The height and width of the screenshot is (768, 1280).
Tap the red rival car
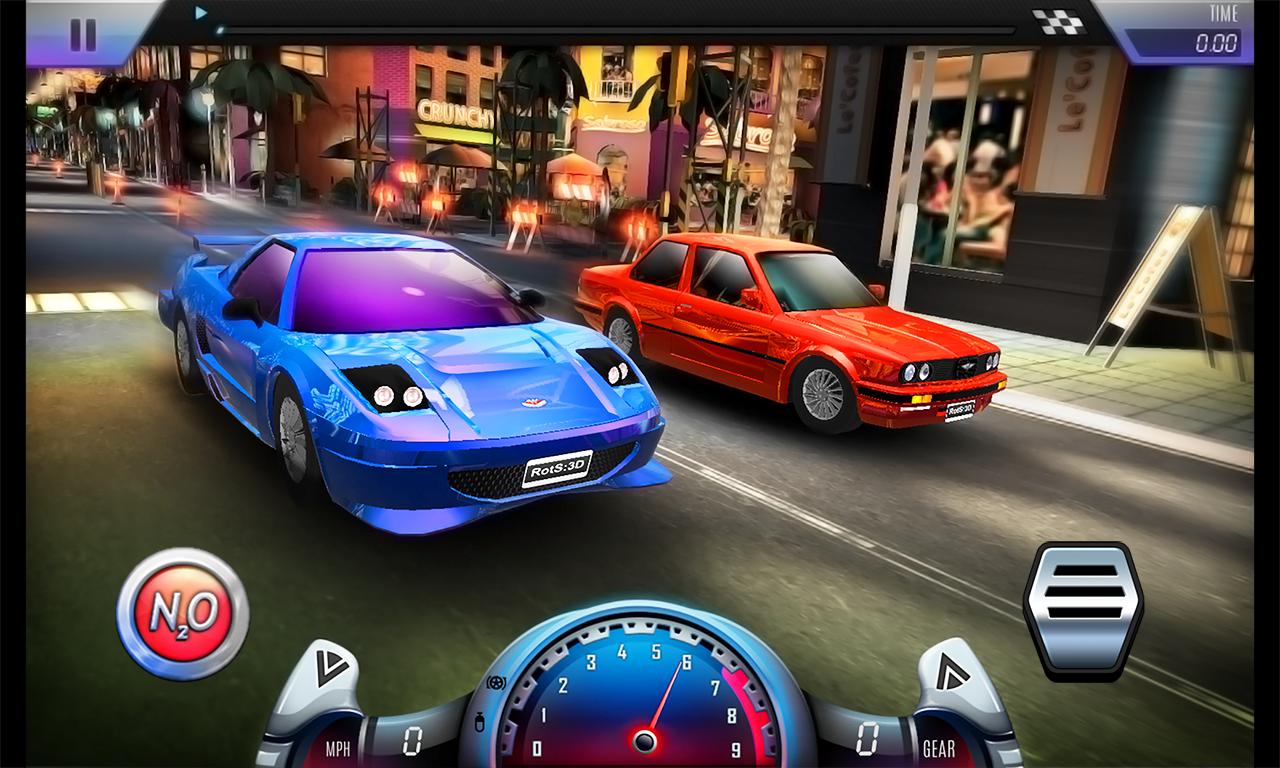click(x=800, y=330)
